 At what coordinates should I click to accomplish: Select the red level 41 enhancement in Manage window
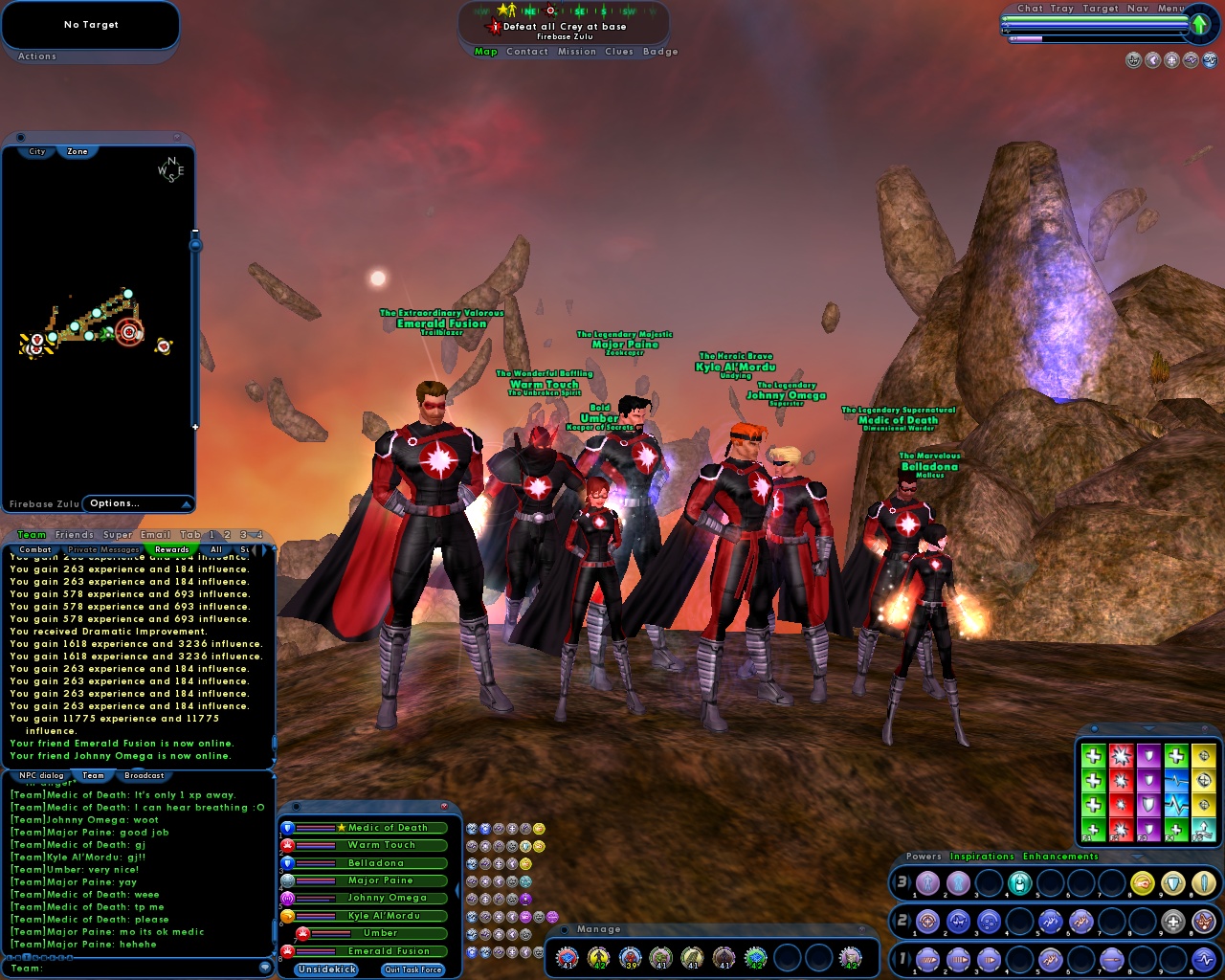567,957
